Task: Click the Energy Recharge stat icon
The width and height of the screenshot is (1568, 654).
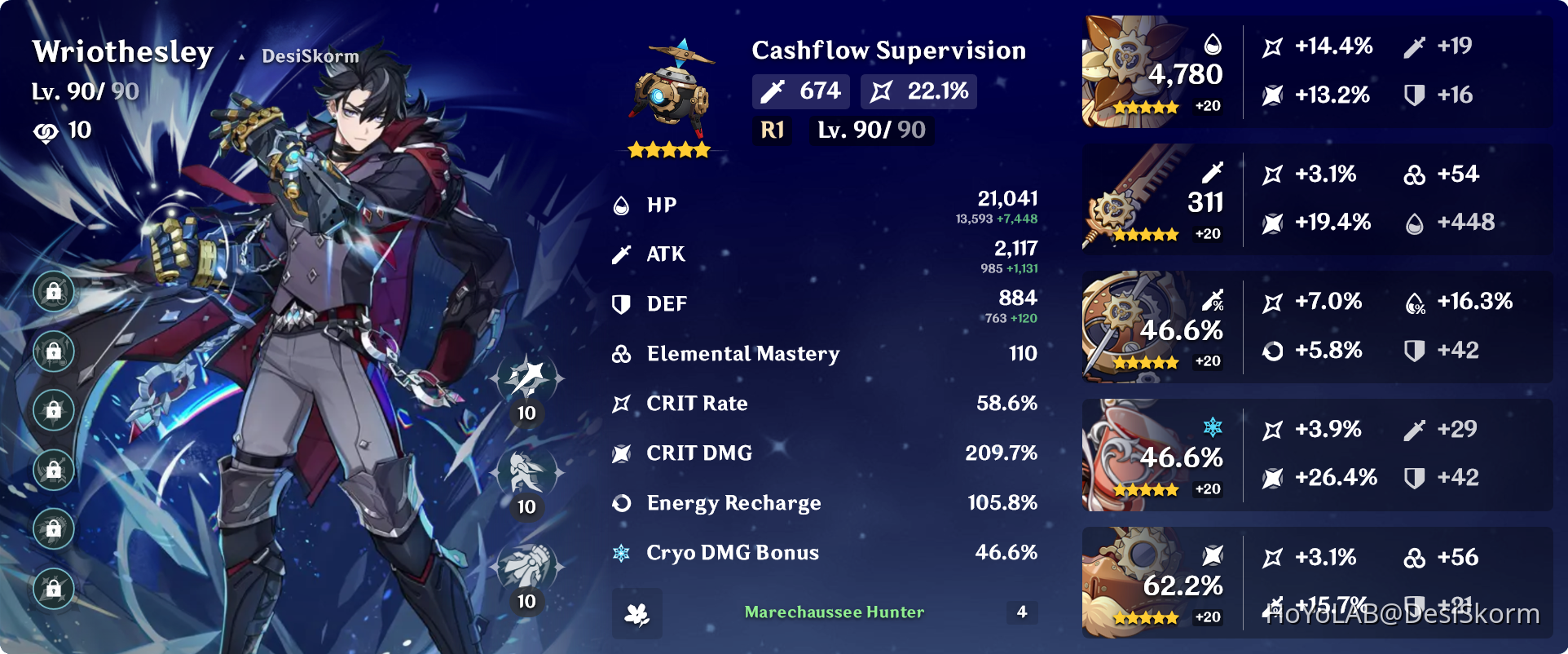Action: [x=622, y=503]
